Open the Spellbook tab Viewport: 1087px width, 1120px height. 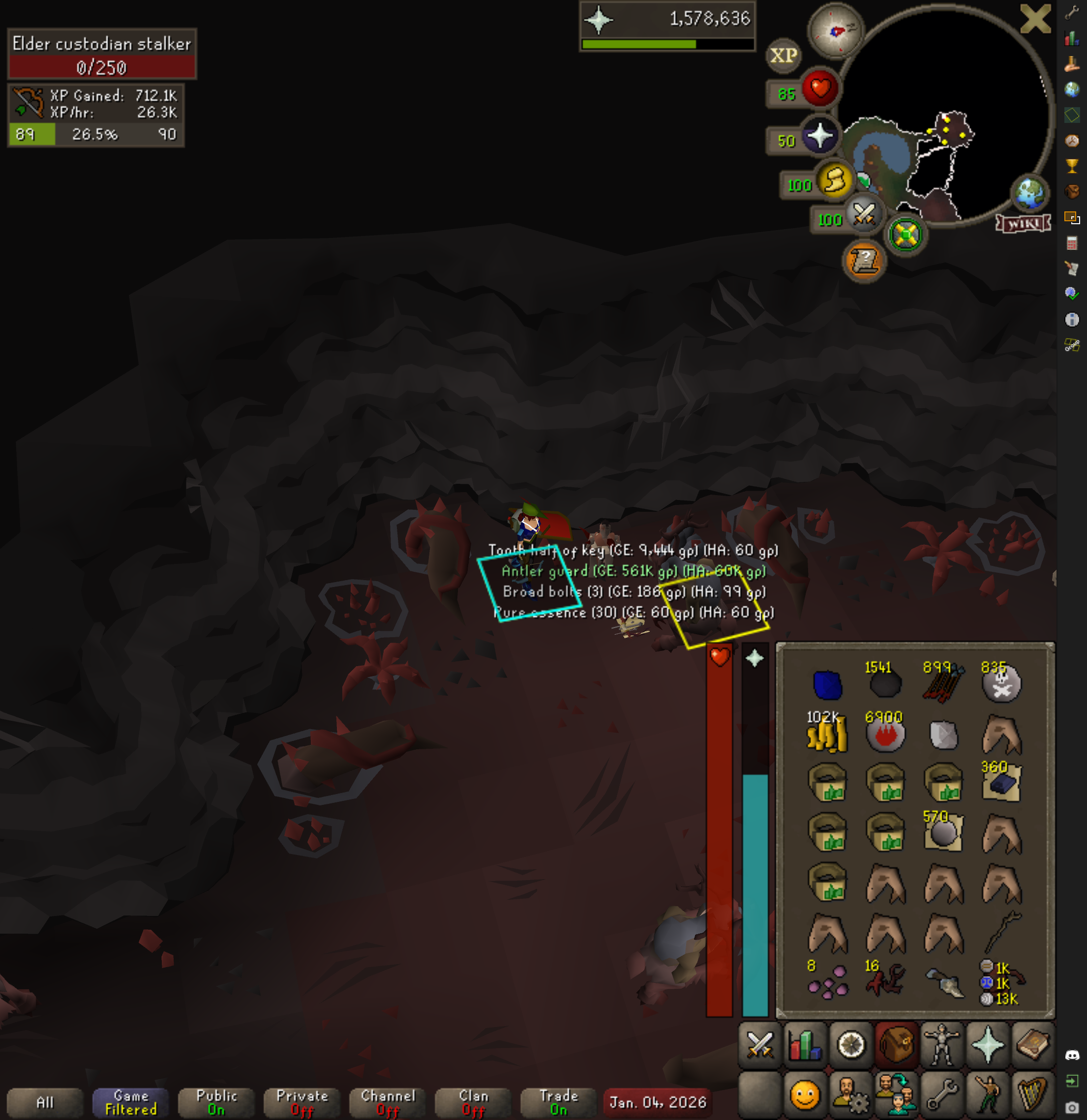[1033, 1046]
